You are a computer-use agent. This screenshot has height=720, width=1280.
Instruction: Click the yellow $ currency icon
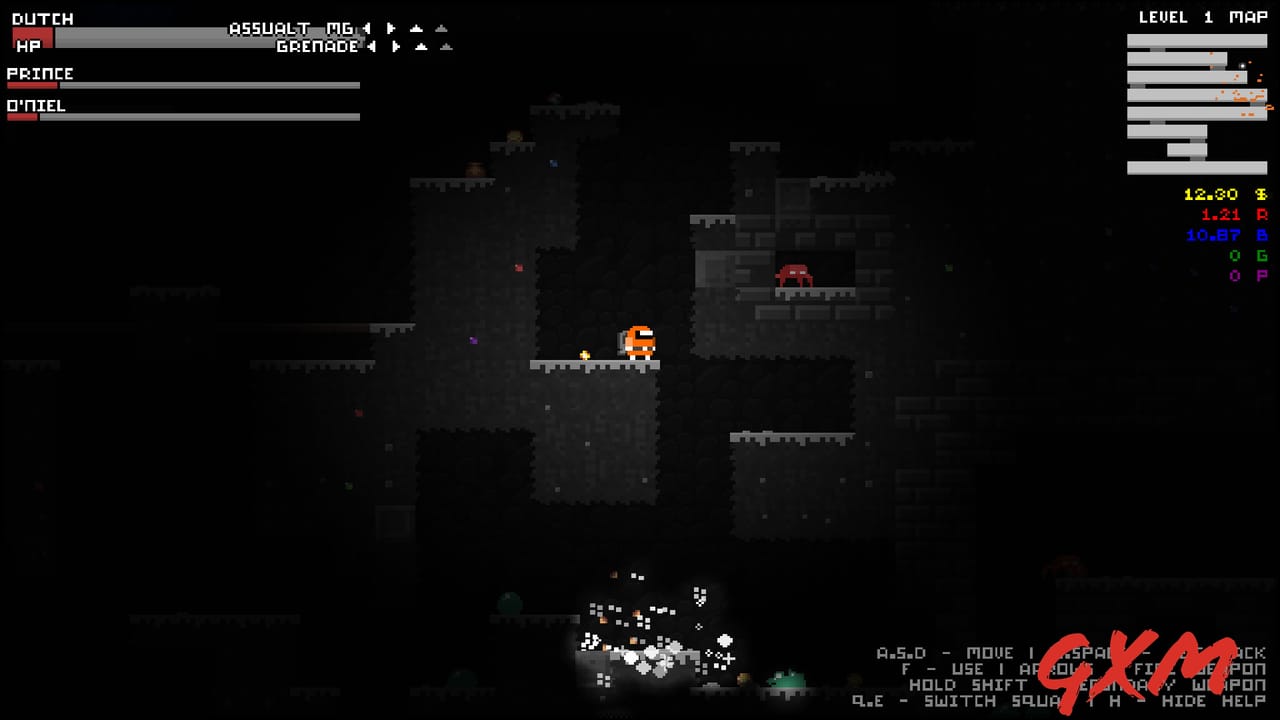pyautogui.click(x=1259, y=194)
